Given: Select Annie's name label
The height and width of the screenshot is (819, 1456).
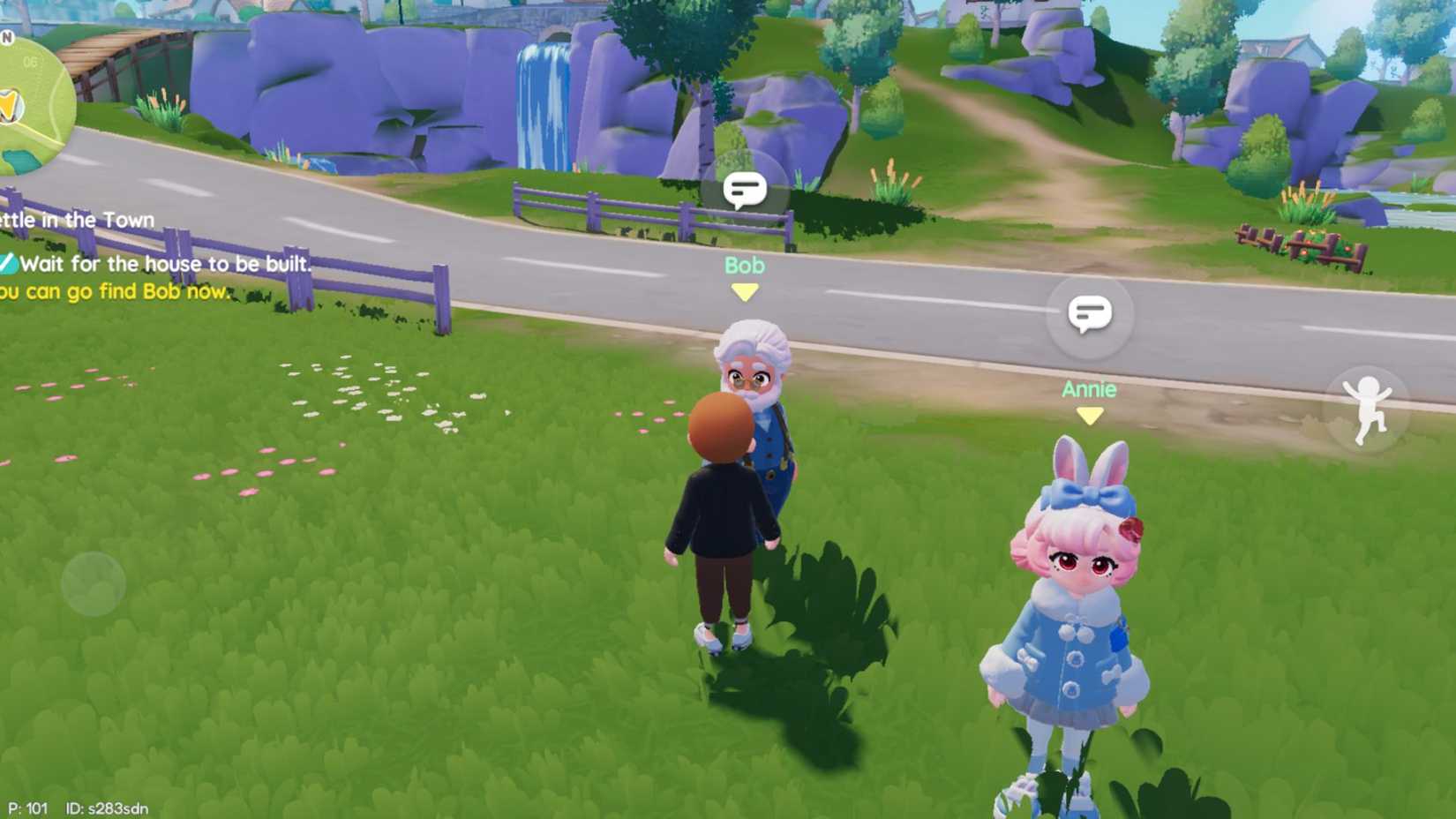Looking at the screenshot, I should click(1088, 390).
